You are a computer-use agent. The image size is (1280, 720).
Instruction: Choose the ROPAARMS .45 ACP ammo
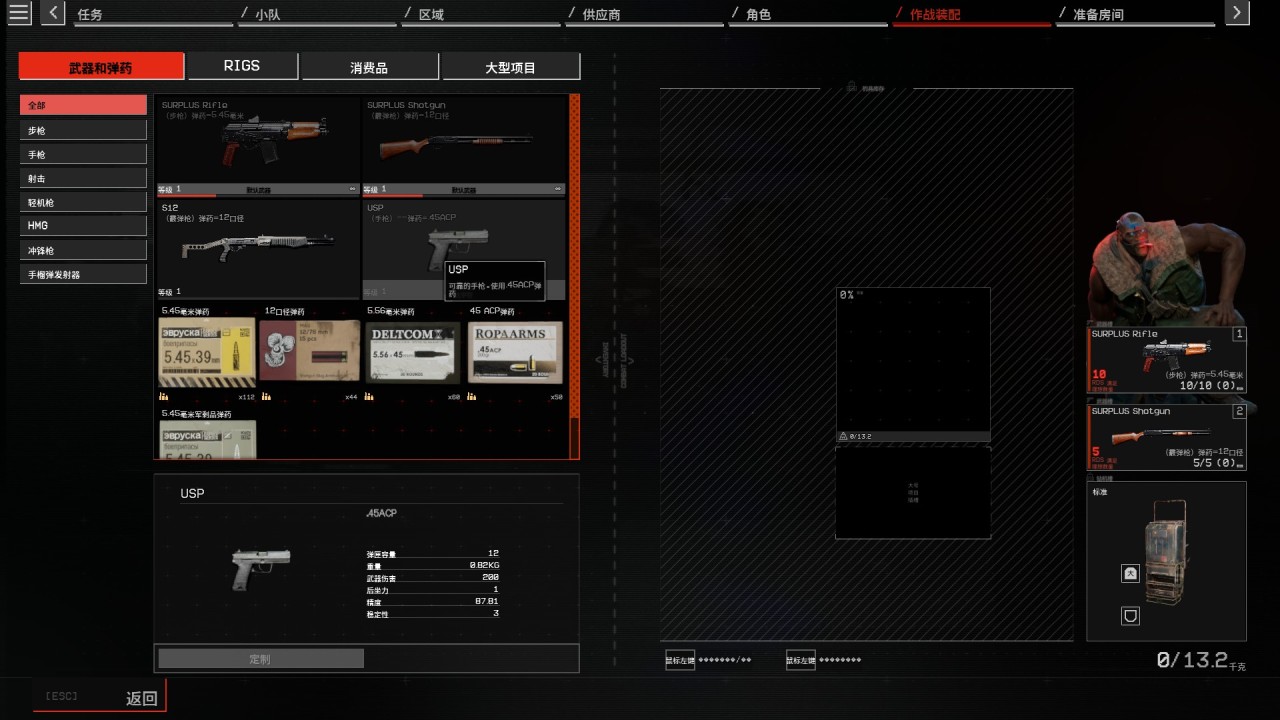[x=515, y=351]
